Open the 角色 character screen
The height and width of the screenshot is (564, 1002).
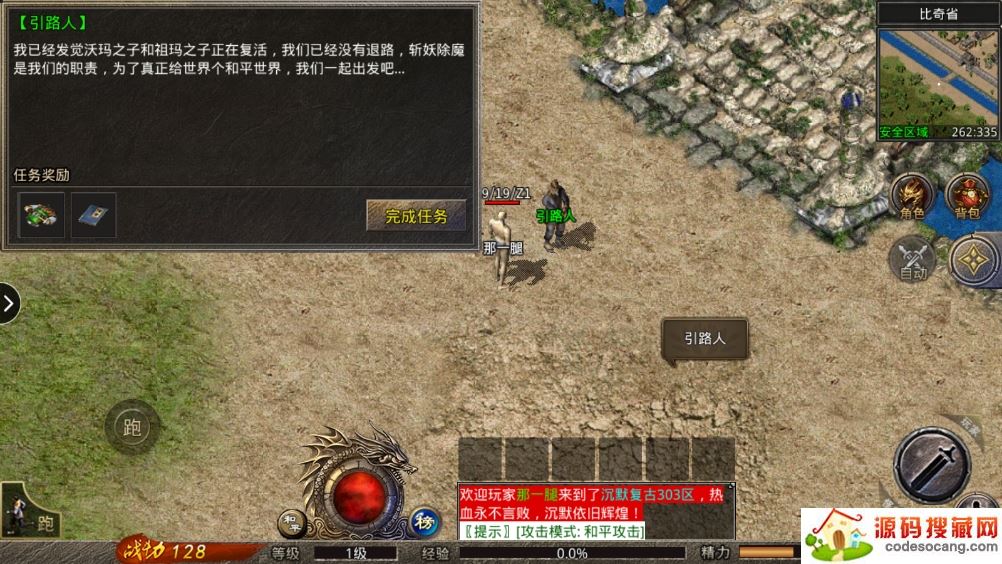(912, 196)
